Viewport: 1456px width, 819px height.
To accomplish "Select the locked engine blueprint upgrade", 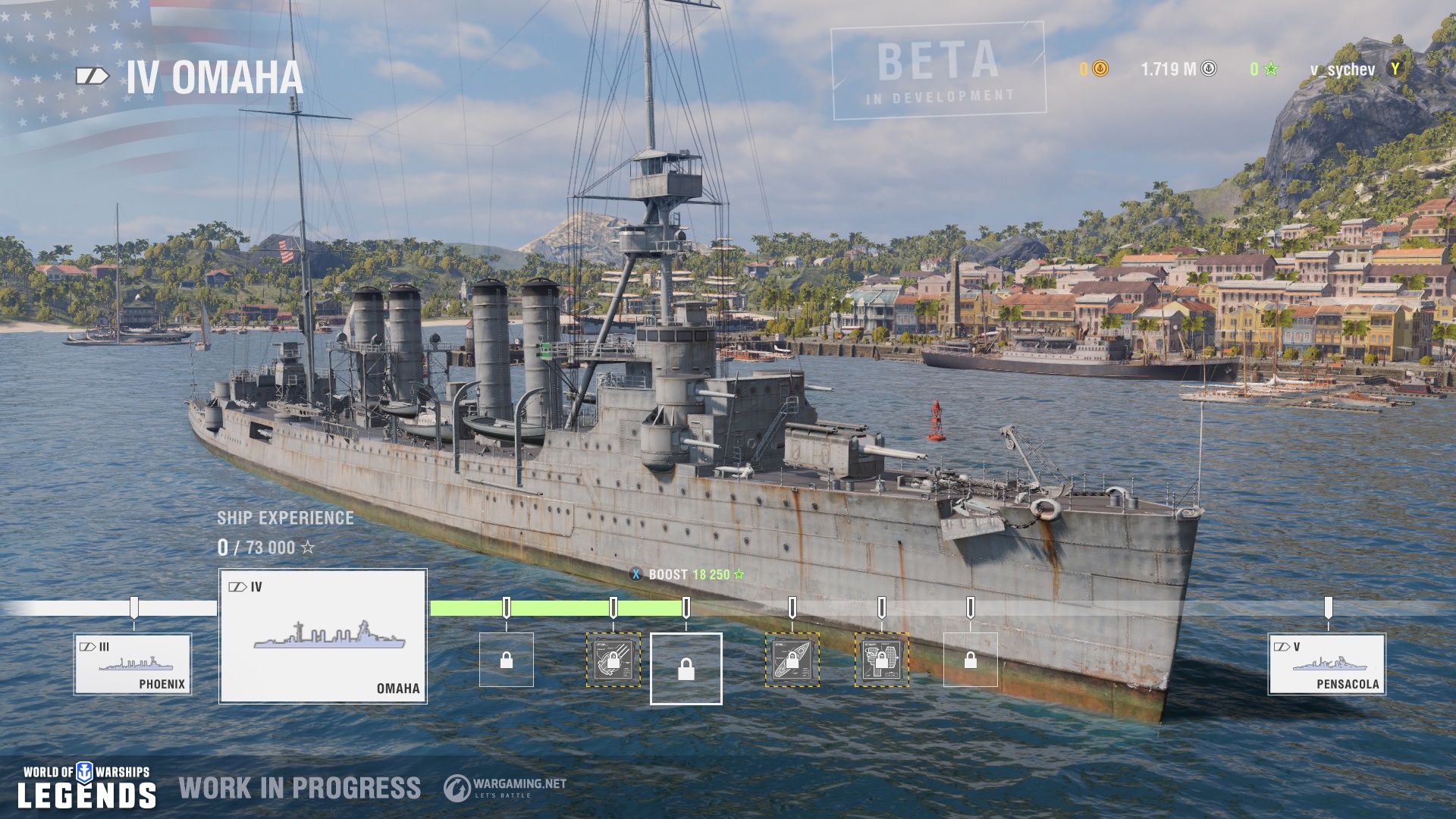I will (881, 660).
